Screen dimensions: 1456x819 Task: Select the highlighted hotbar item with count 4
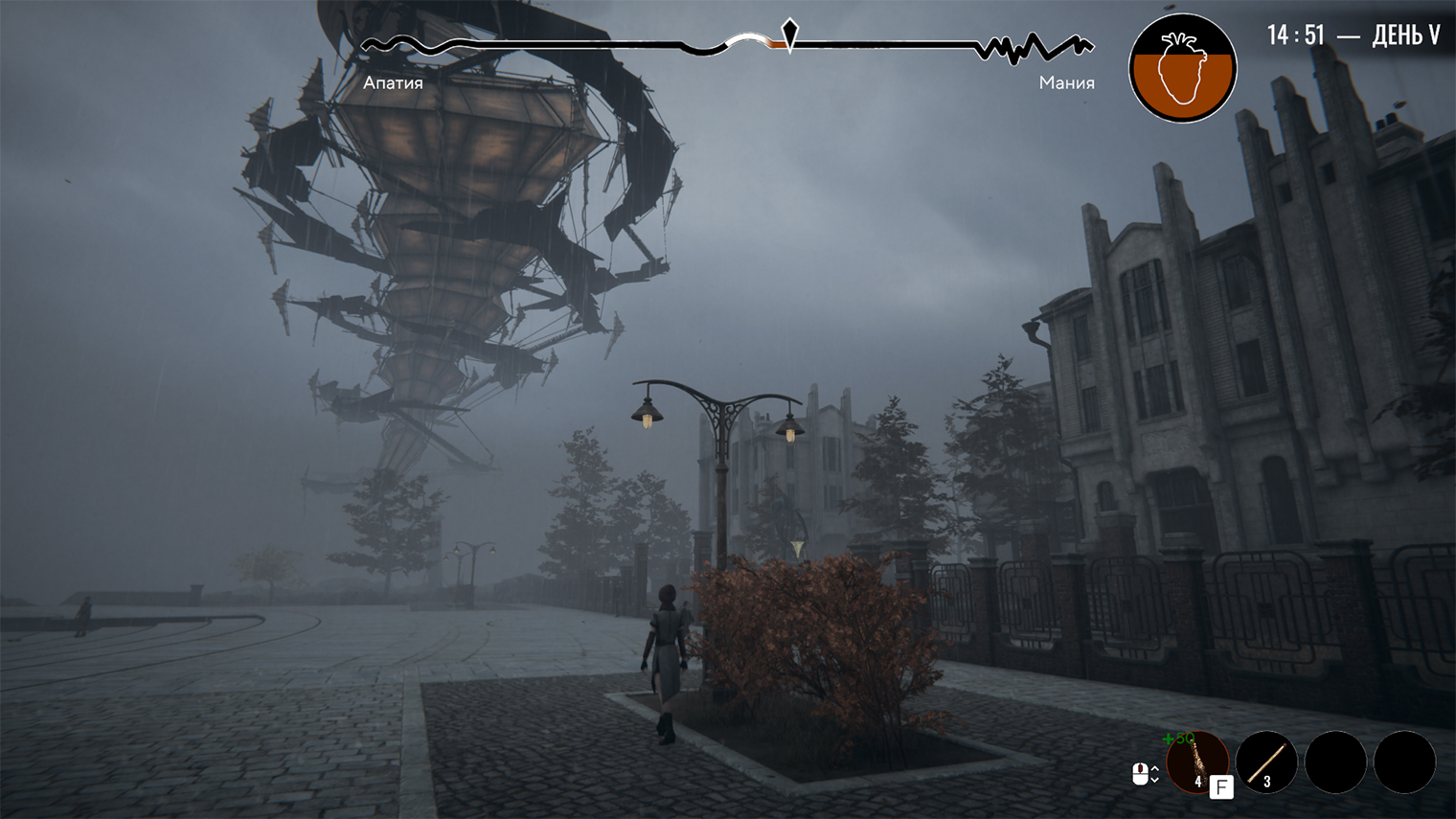coord(1196,762)
